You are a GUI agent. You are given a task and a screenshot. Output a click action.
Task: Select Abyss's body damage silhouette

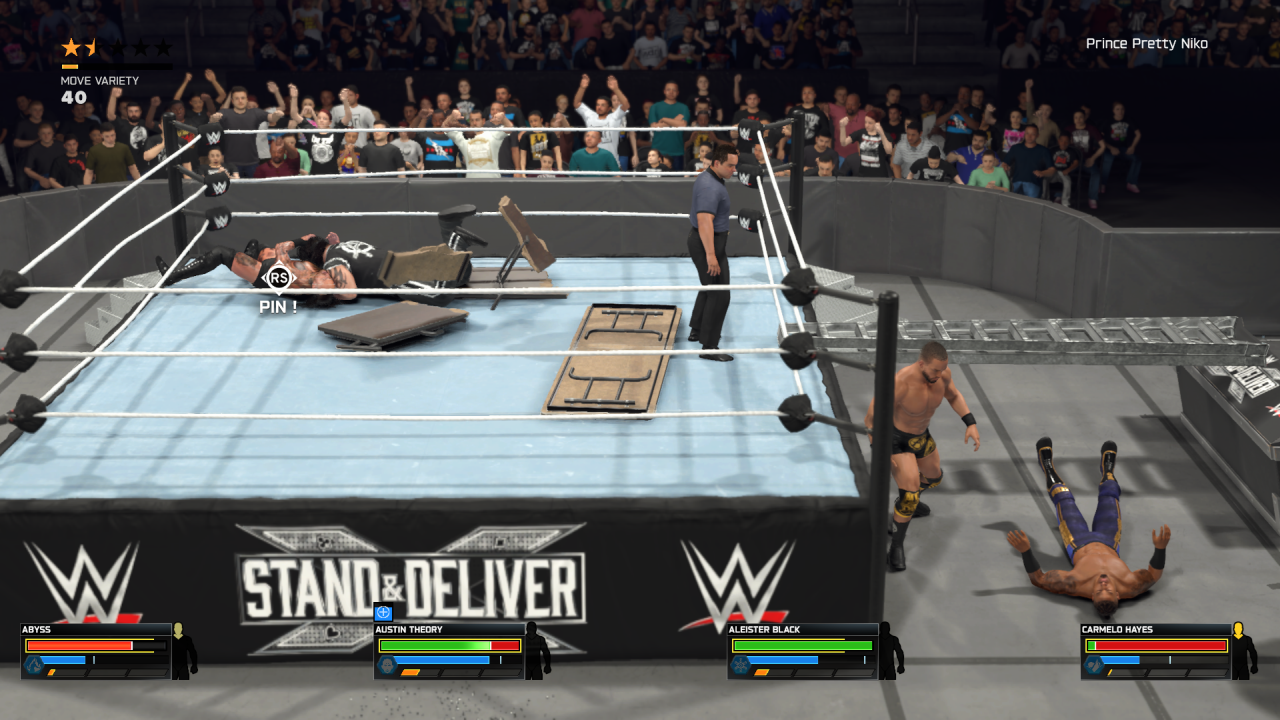pyautogui.click(x=184, y=651)
